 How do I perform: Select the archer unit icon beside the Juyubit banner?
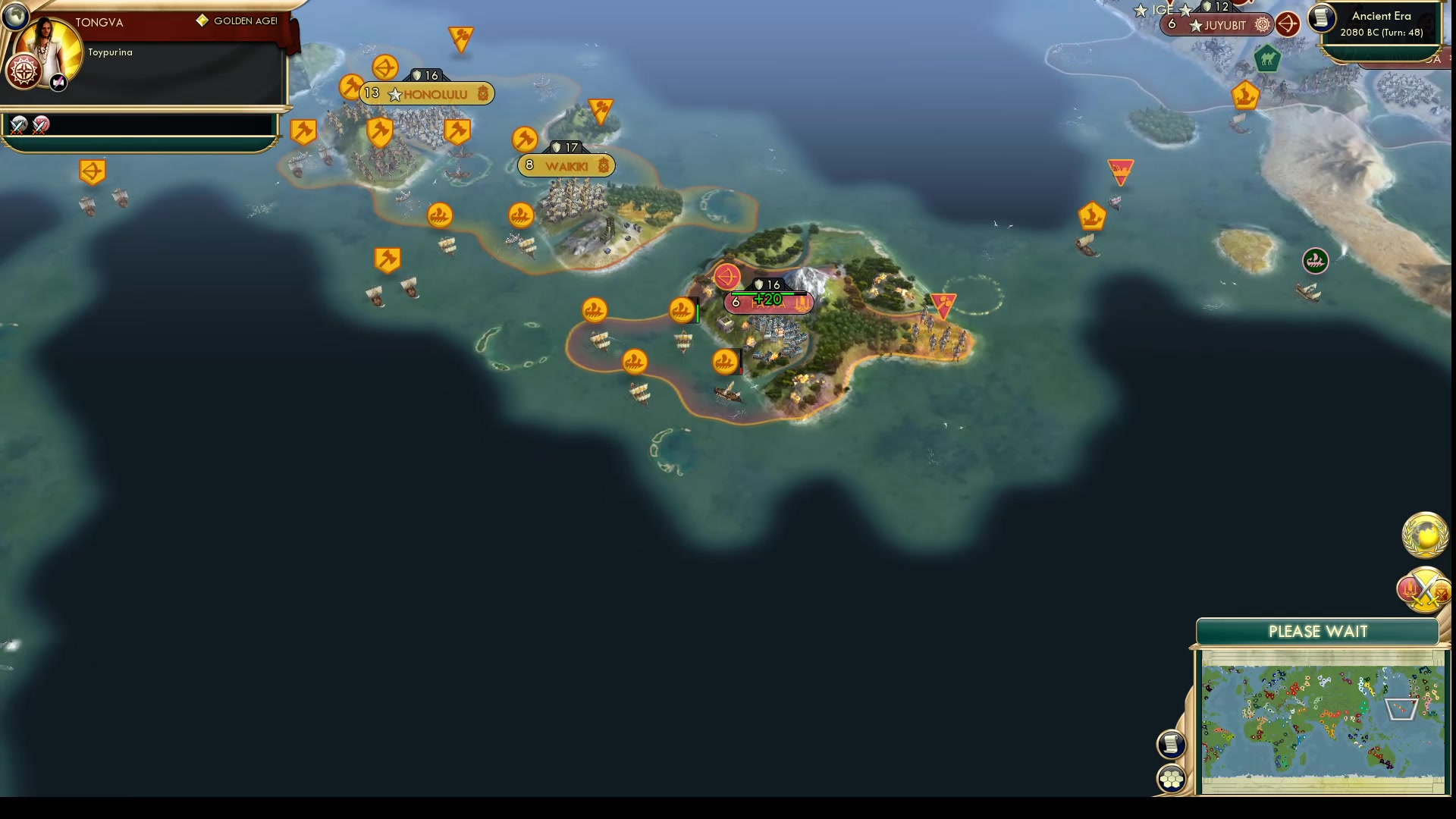click(1288, 24)
